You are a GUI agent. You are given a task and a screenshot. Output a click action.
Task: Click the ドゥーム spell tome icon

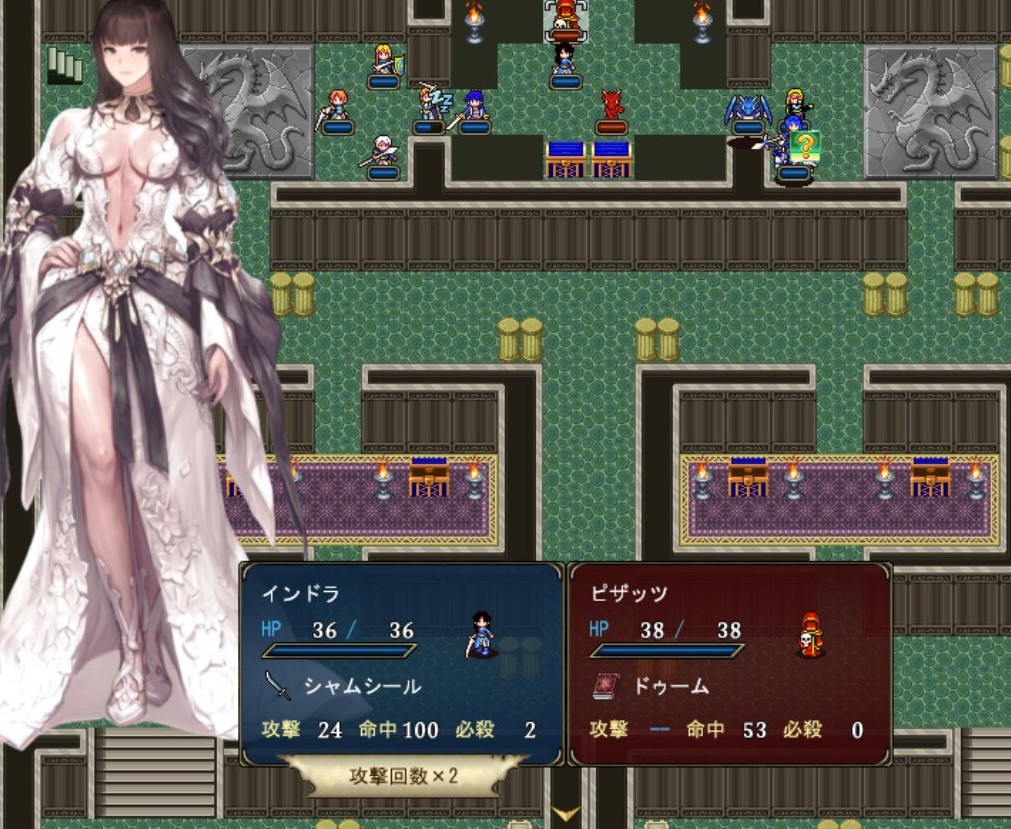click(606, 686)
